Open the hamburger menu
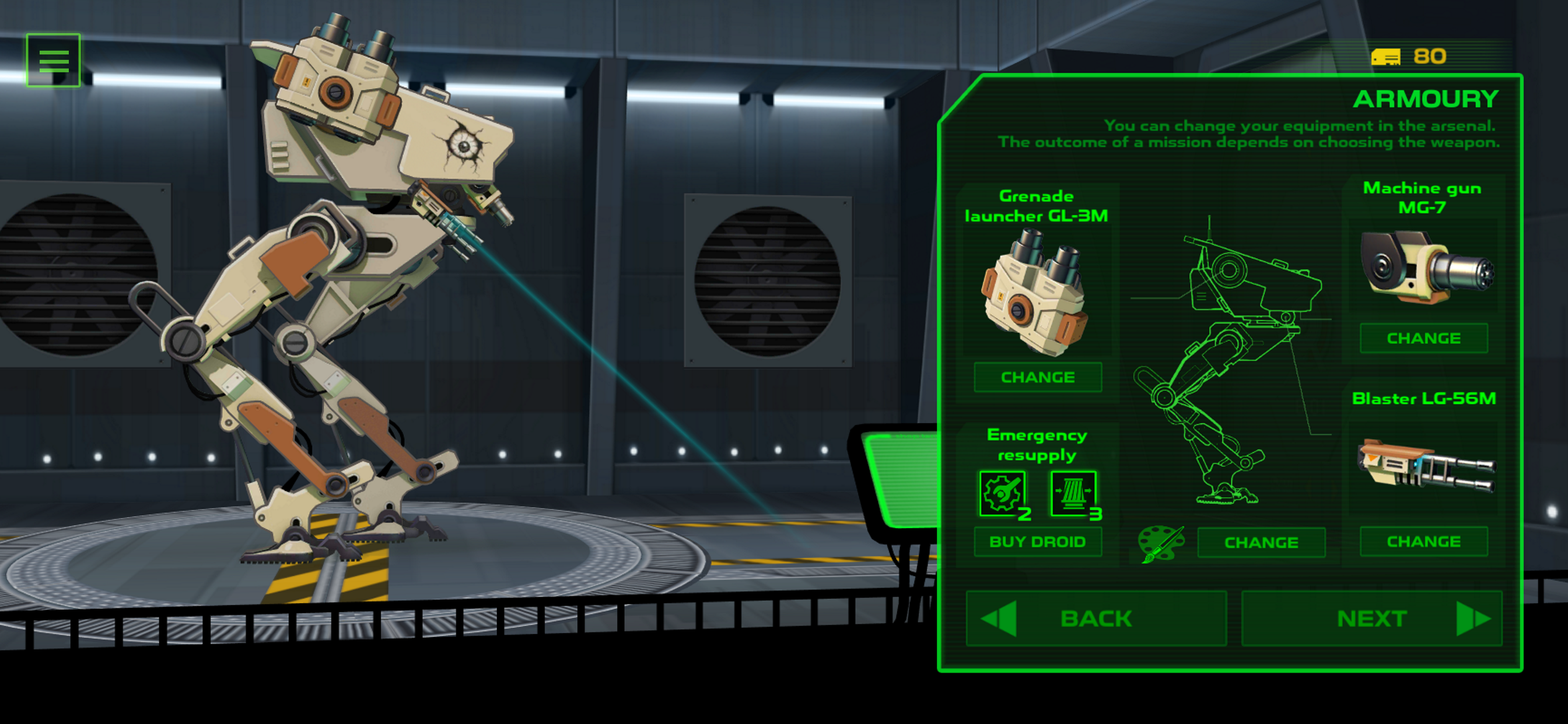 (x=54, y=60)
